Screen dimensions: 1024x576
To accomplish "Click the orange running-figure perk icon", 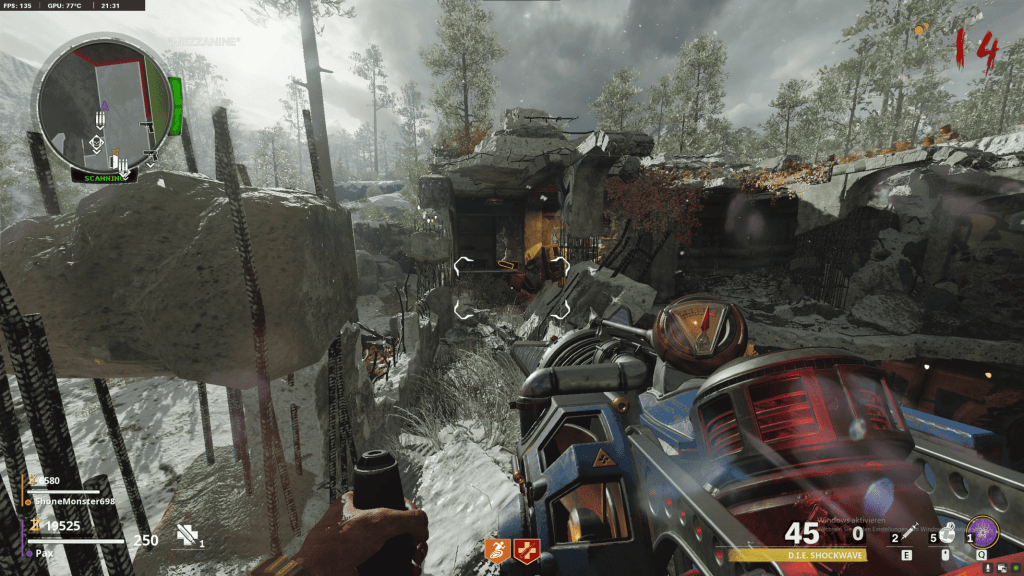I will (x=497, y=547).
